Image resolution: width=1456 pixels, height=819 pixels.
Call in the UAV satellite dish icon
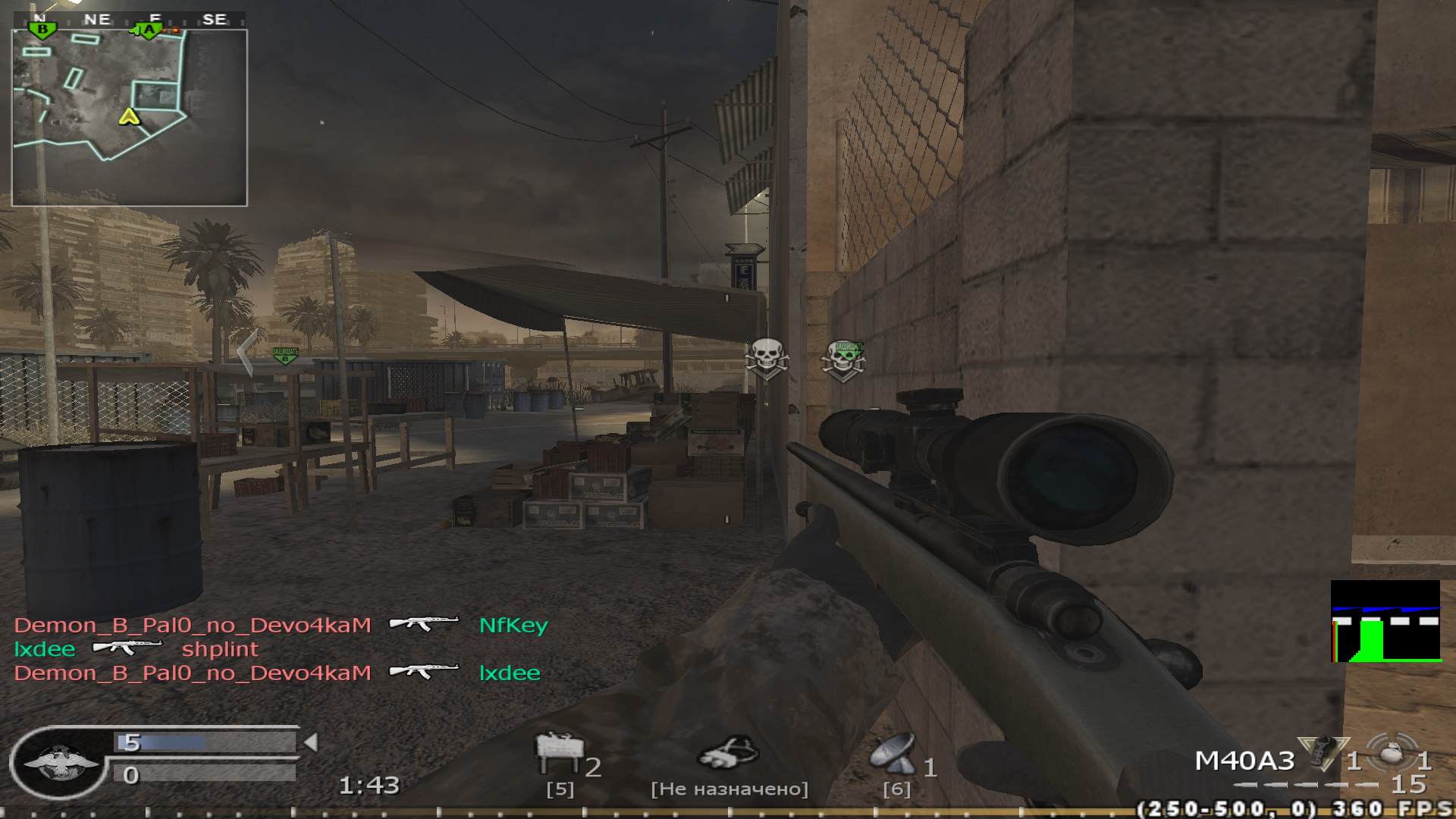(893, 752)
